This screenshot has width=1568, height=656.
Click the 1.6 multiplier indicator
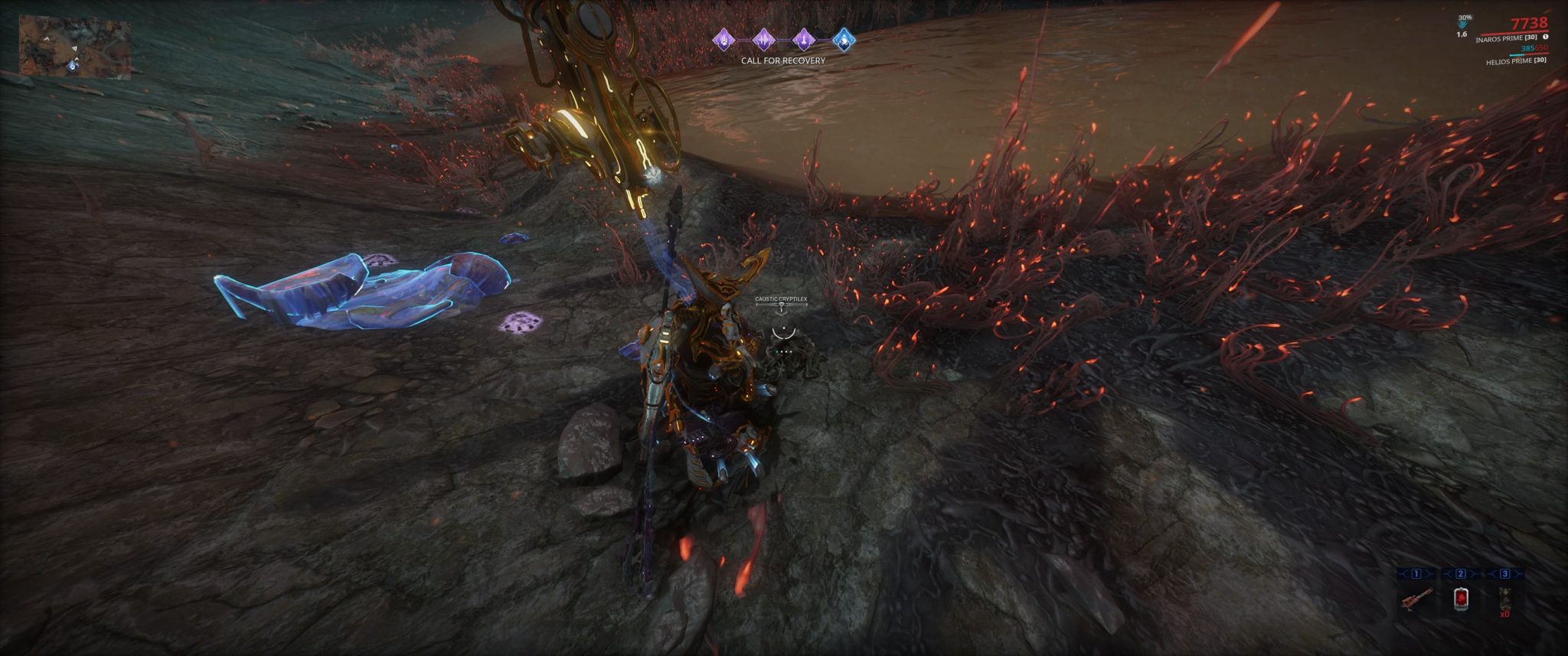point(1462,34)
